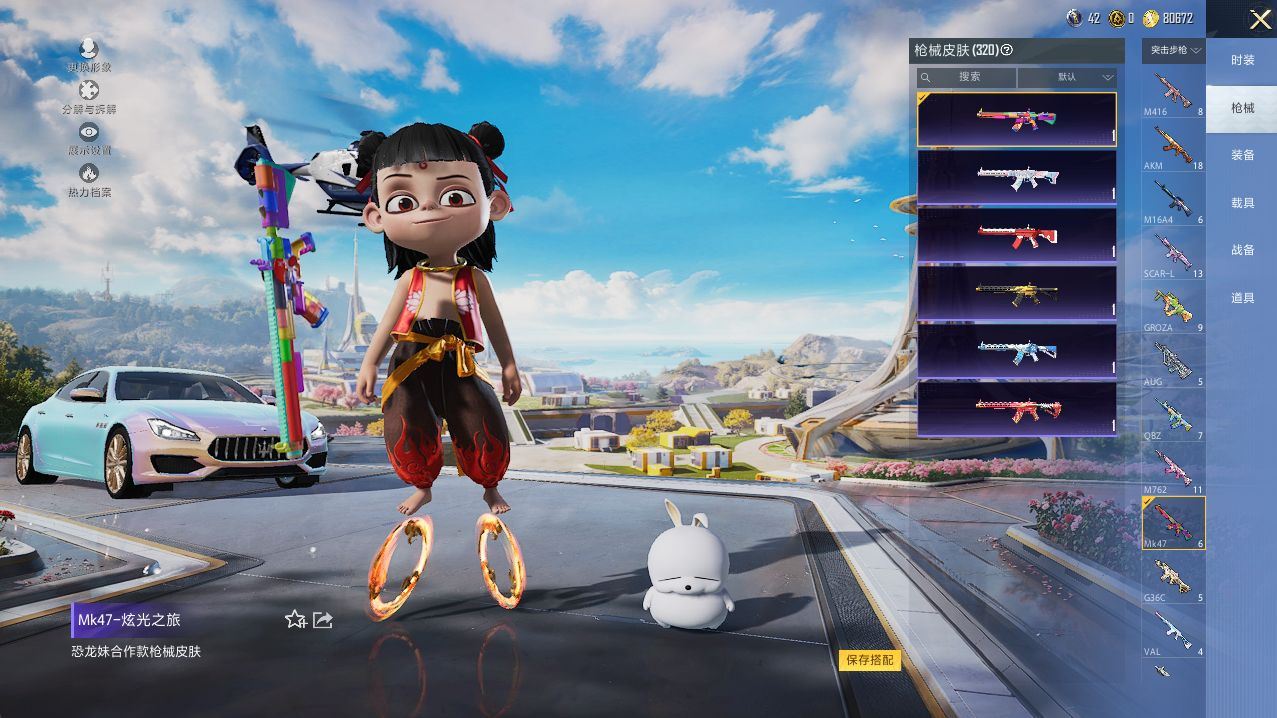Select the white Mk47 skin thumbnail
This screenshot has width=1277, height=718.
(1016, 178)
